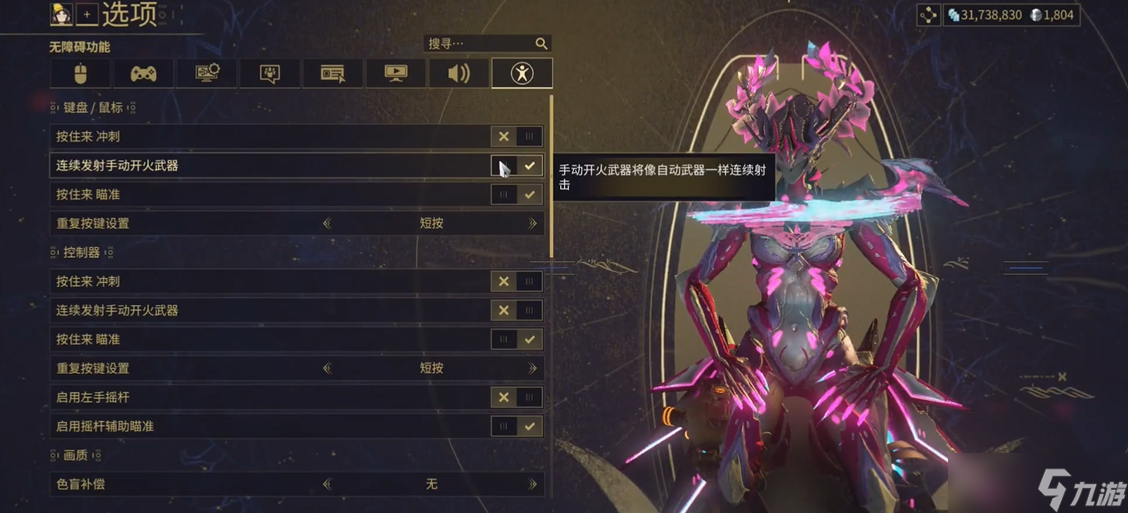
Task: Click right arrow of 重复按键设置 under 控制器
Action: tap(533, 369)
